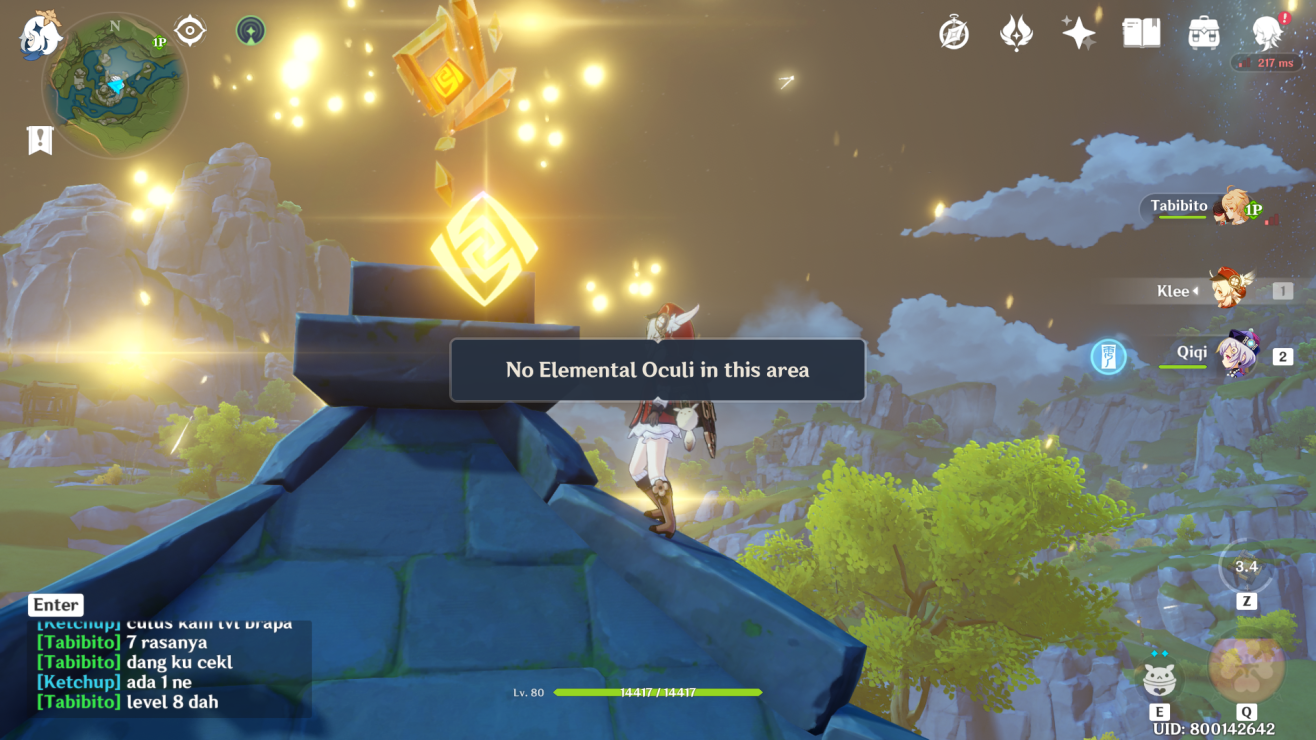The height and width of the screenshot is (740, 1316).
Task: Open the Adventurer Handbook book icon
Action: [1140, 32]
